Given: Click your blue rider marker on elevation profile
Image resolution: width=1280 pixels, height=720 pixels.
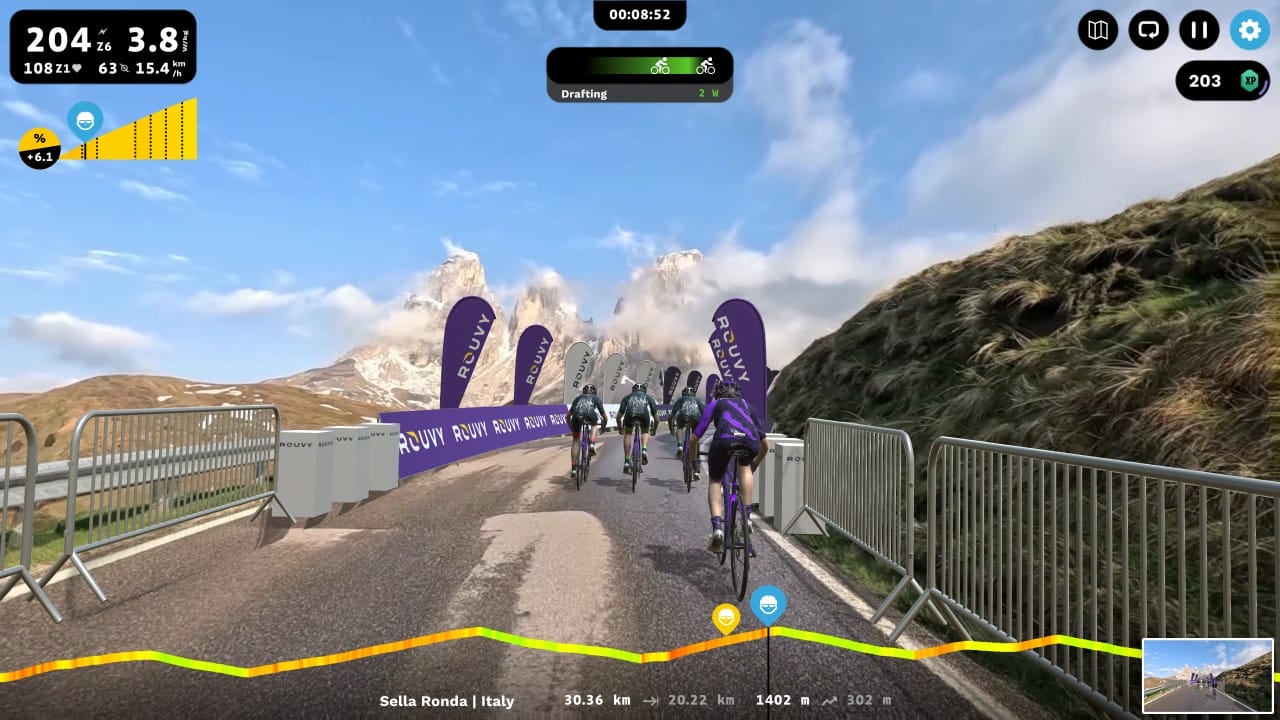Looking at the screenshot, I should pos(767,603).
